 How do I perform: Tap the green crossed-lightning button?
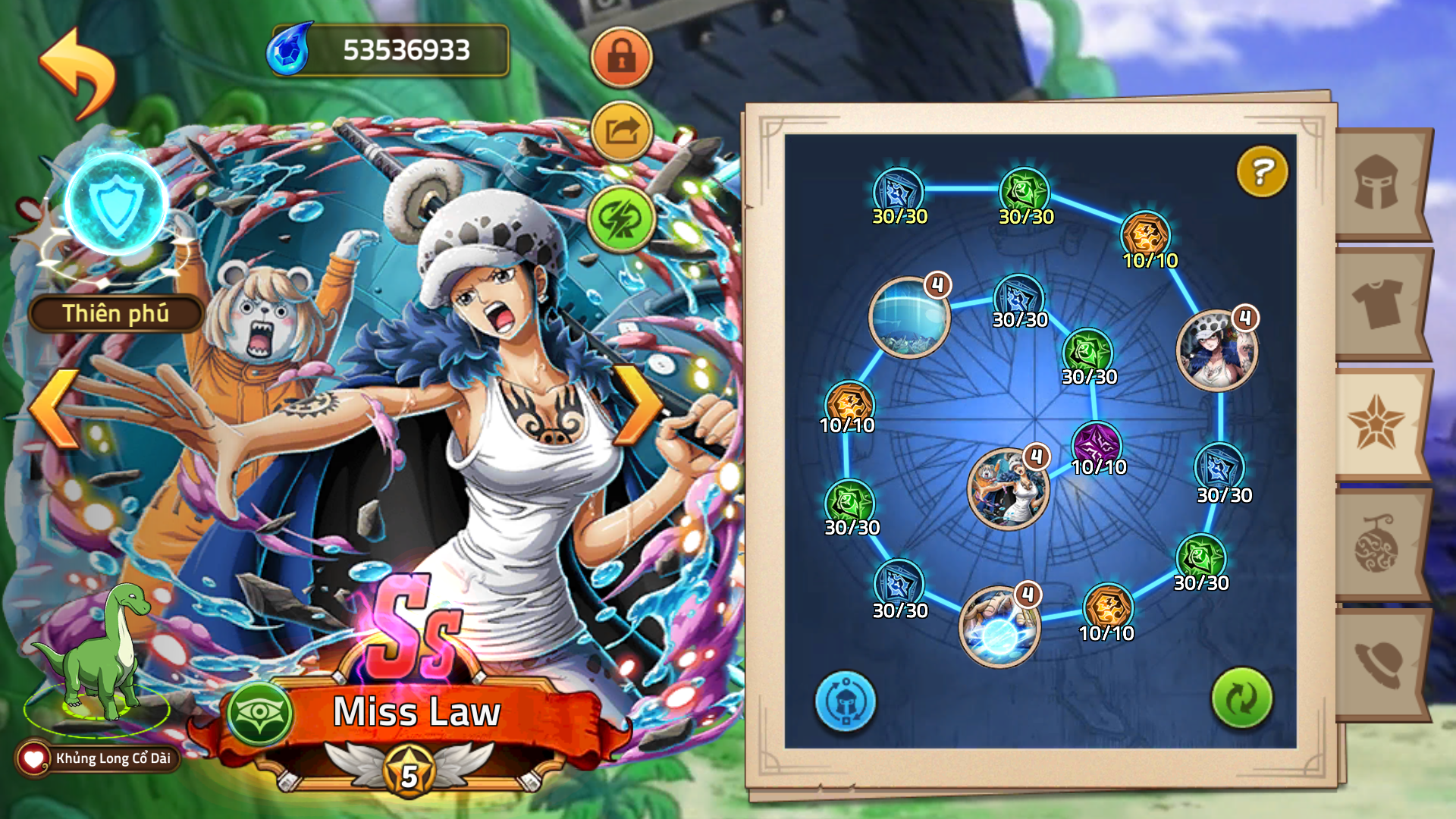(621, 219)
